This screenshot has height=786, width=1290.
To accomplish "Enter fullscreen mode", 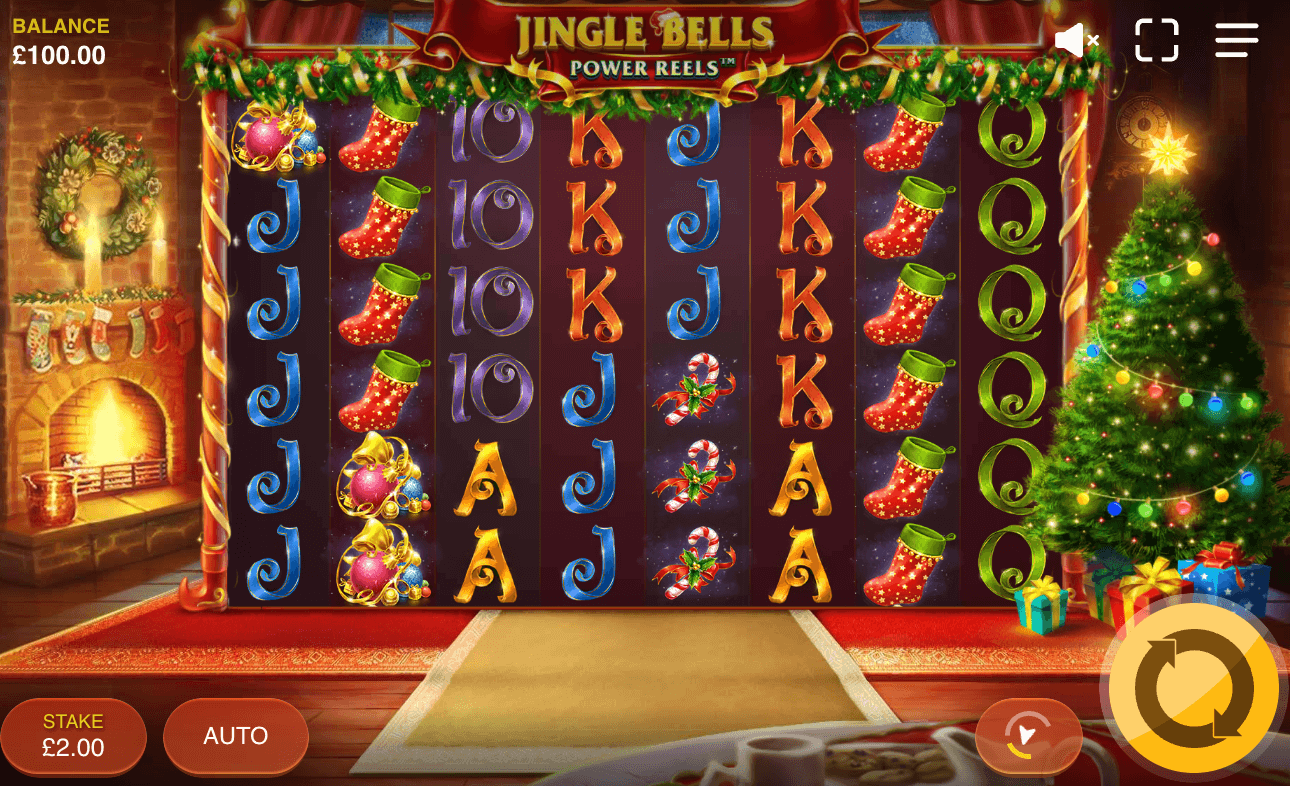I will 1157,39.
